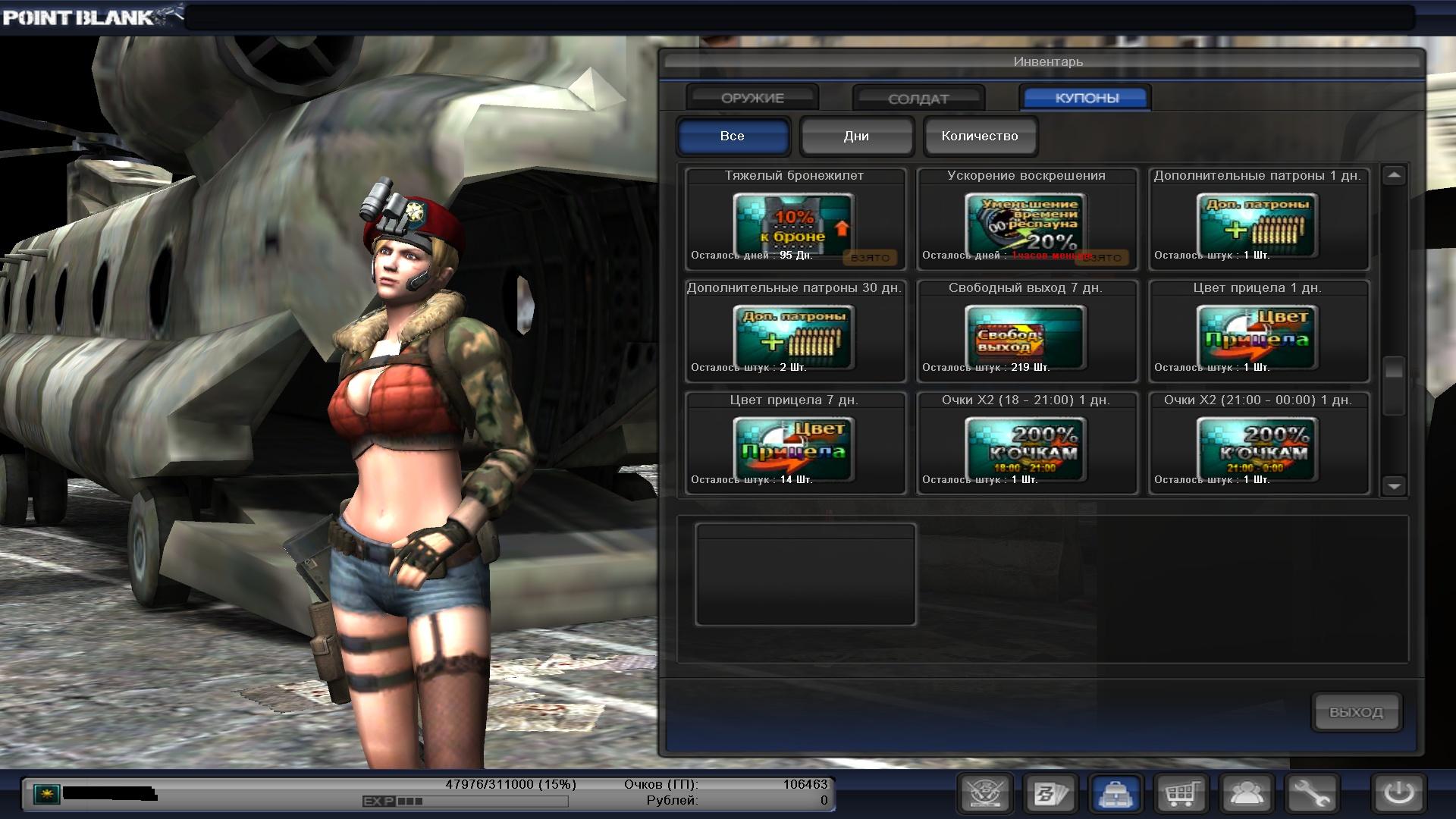
Task: Filter coupons by Количество
Action: [980, 136]
